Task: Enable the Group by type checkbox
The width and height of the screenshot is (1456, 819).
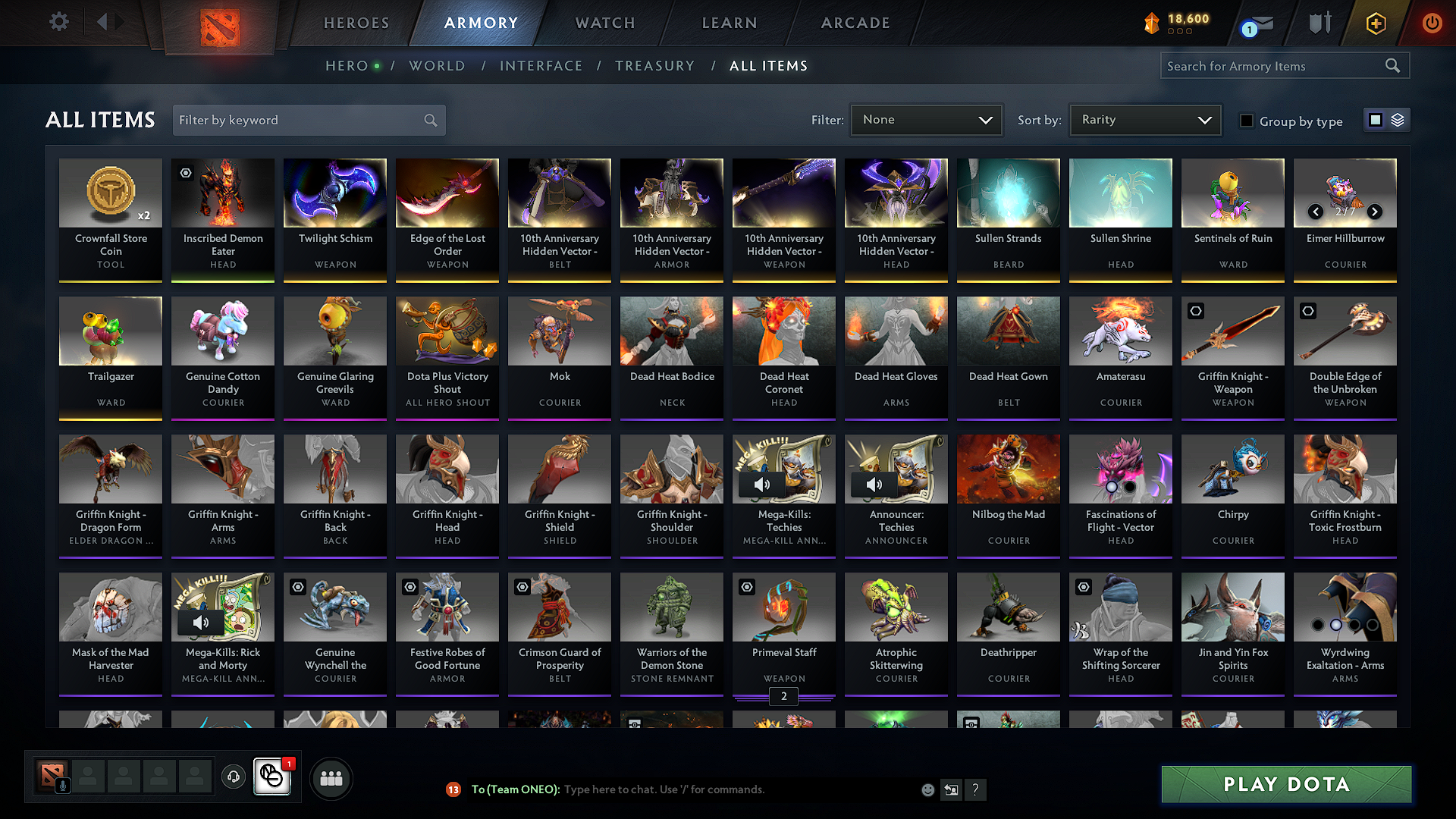Action: click(1246, 121)
